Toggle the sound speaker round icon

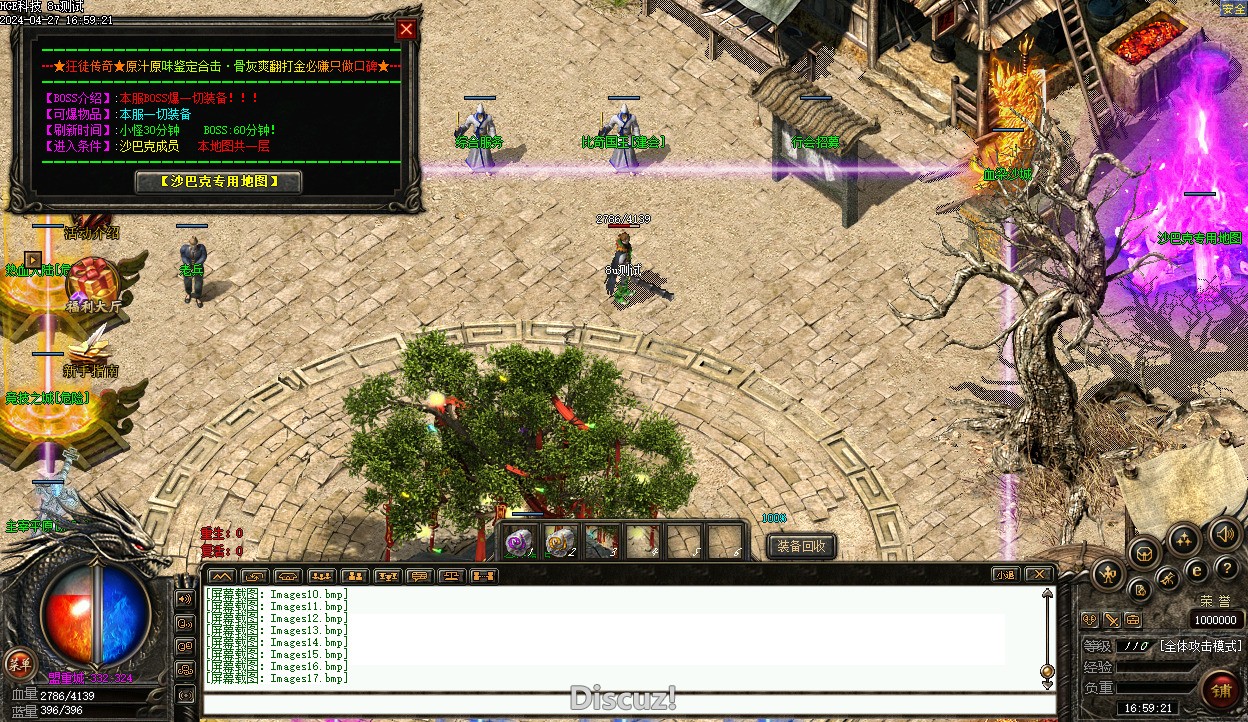[x=1226, y=534]
